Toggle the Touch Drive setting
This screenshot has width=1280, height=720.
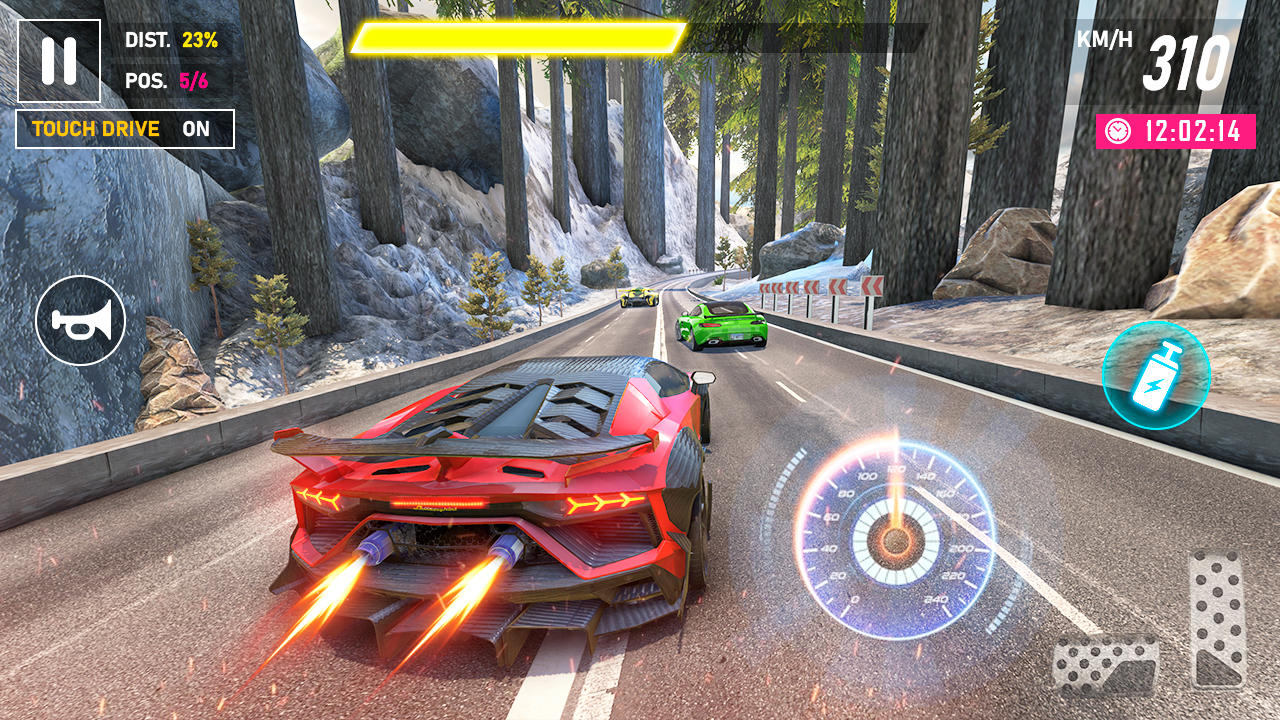pyautogui.click(x=125, y=129)
